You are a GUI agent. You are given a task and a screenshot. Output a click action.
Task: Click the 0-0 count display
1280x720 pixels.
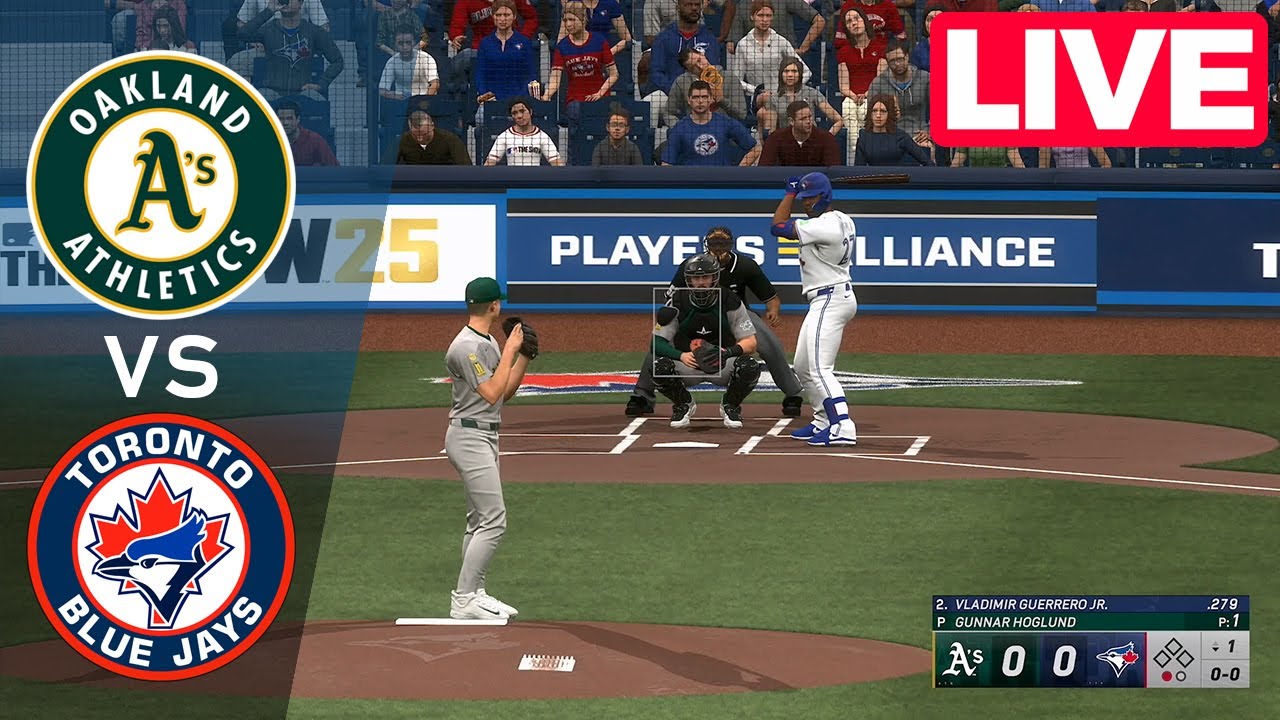(x=1227, y=675)
